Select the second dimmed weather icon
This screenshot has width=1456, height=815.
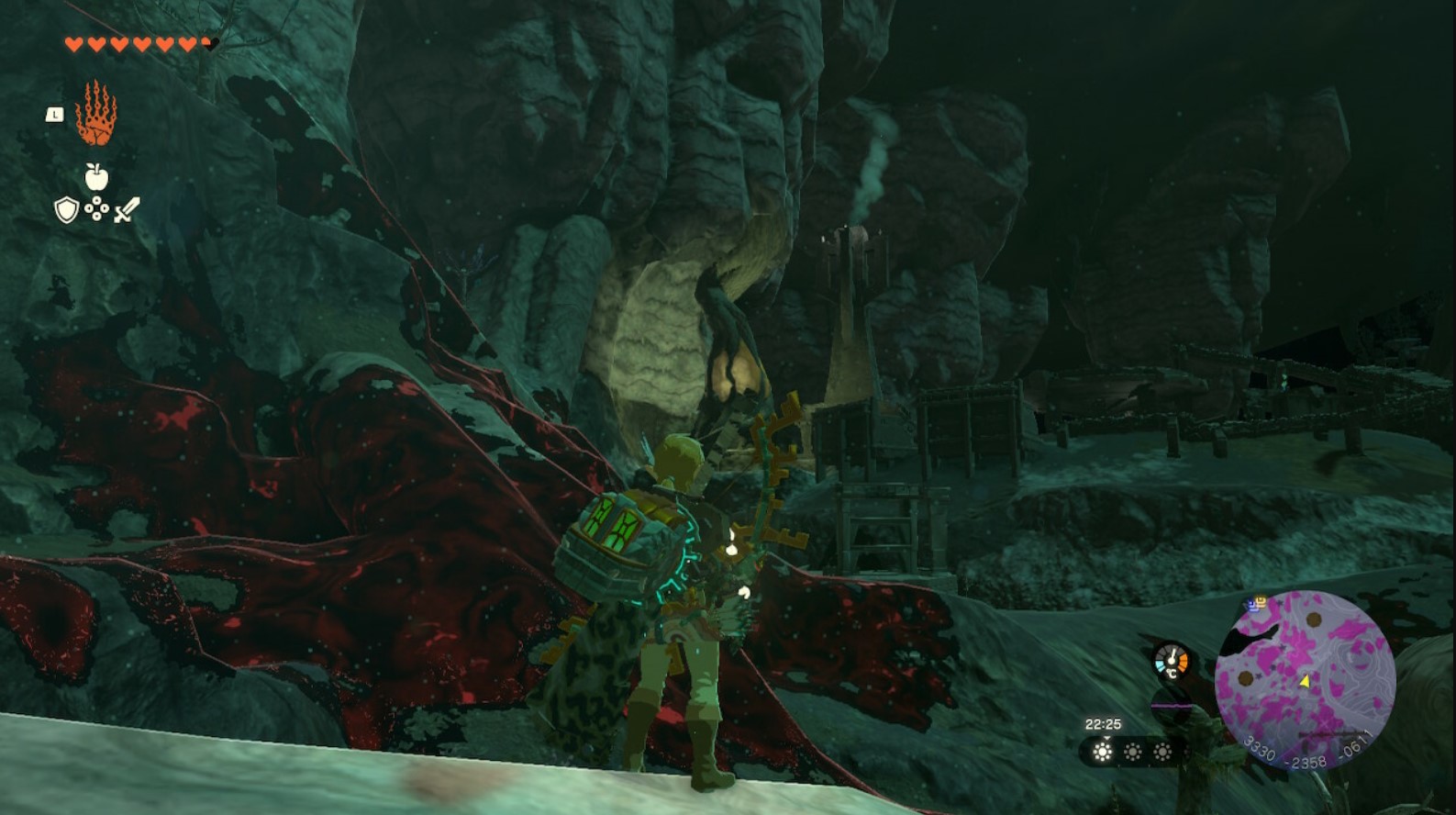point(1134,752)
